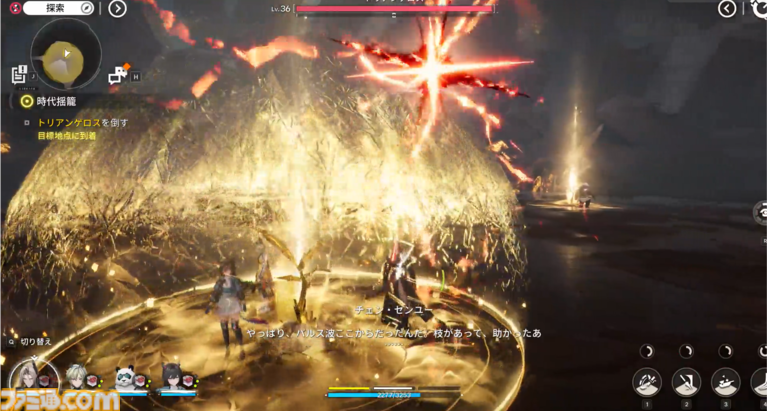Click the red icon beside 探索
Screen dimensions: 767x411
point(11,8)
